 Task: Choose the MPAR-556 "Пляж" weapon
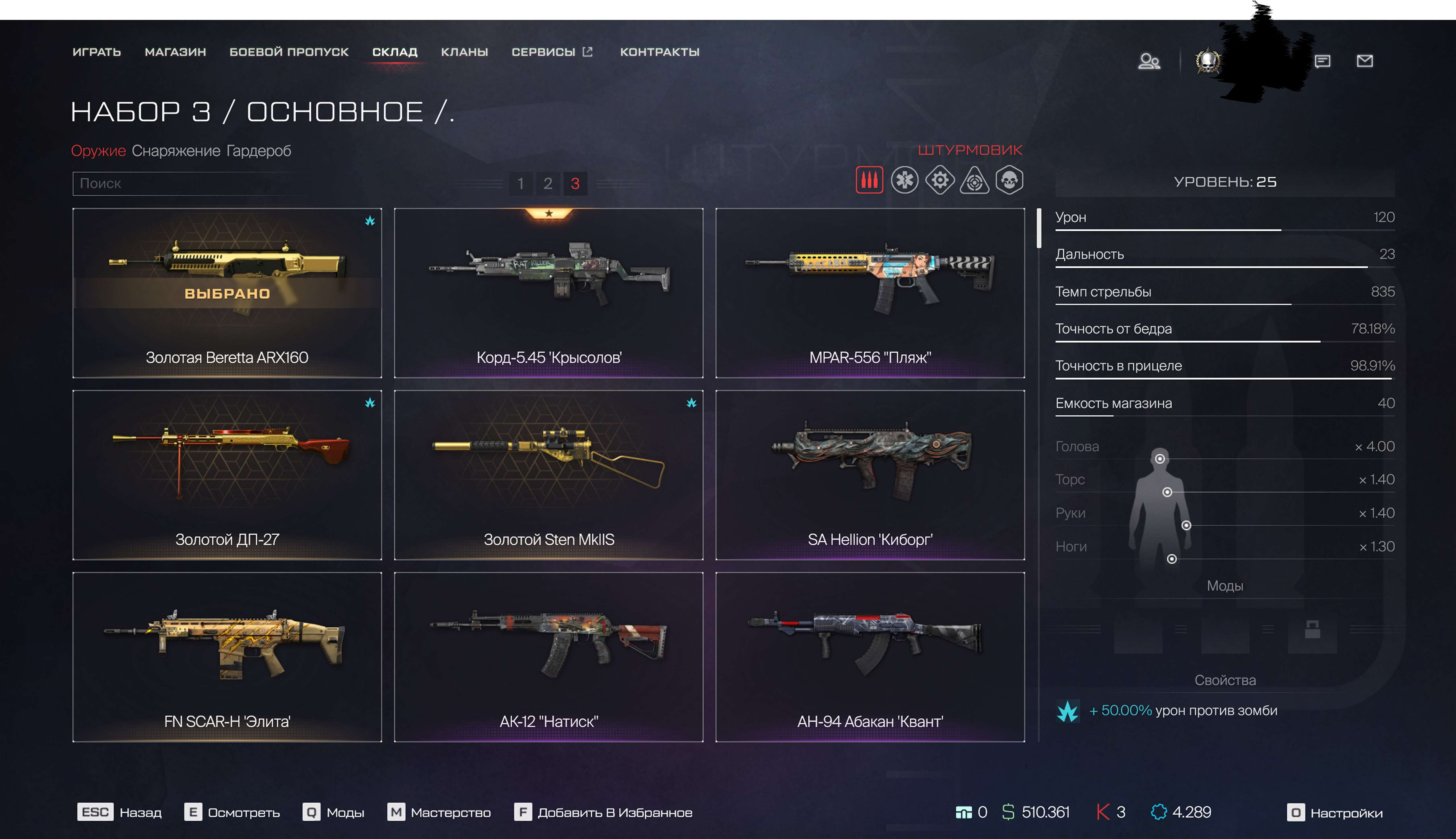tap(870, 293)
